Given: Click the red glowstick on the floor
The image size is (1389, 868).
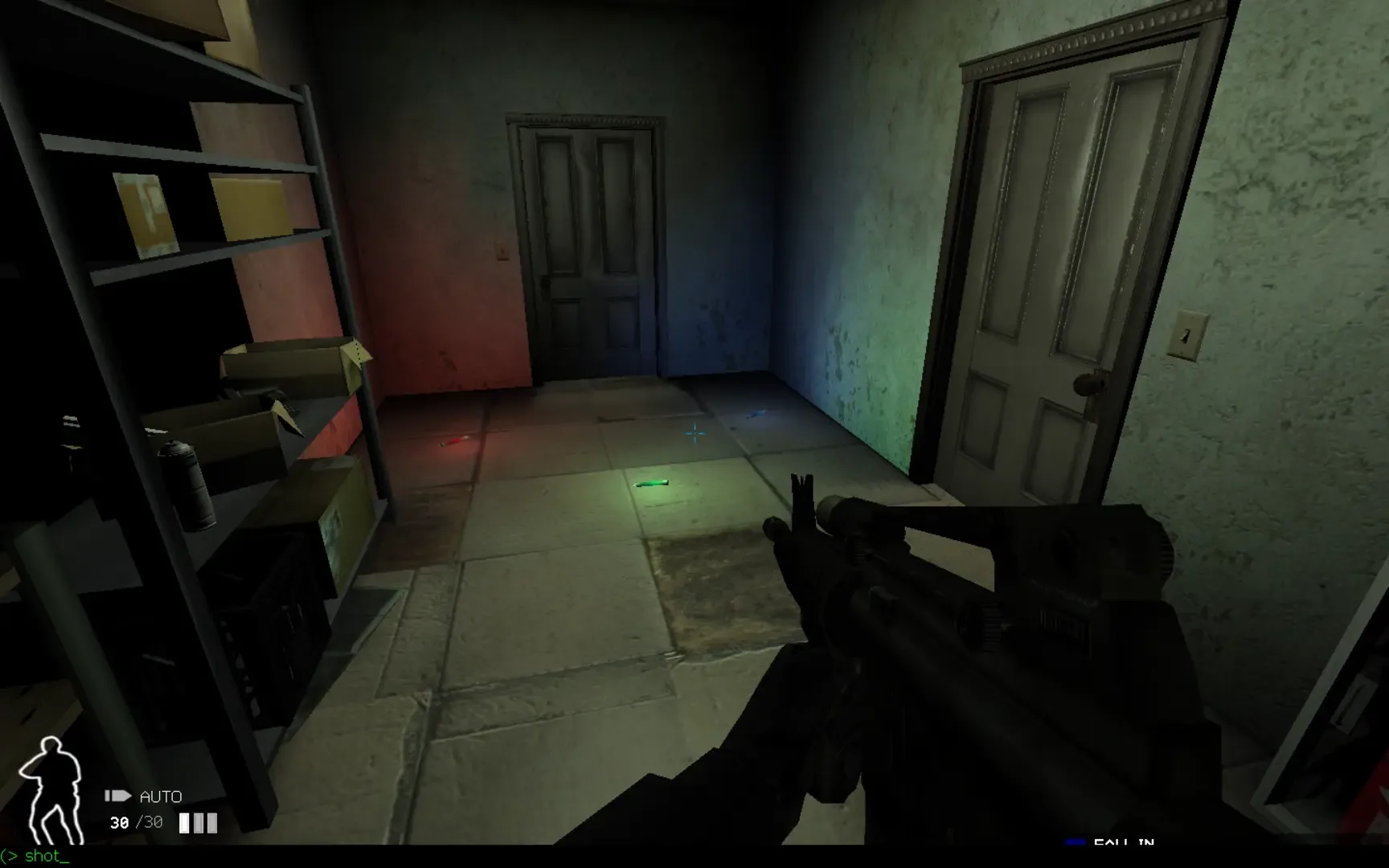Looking at the screenshot, I should point(457,439).
